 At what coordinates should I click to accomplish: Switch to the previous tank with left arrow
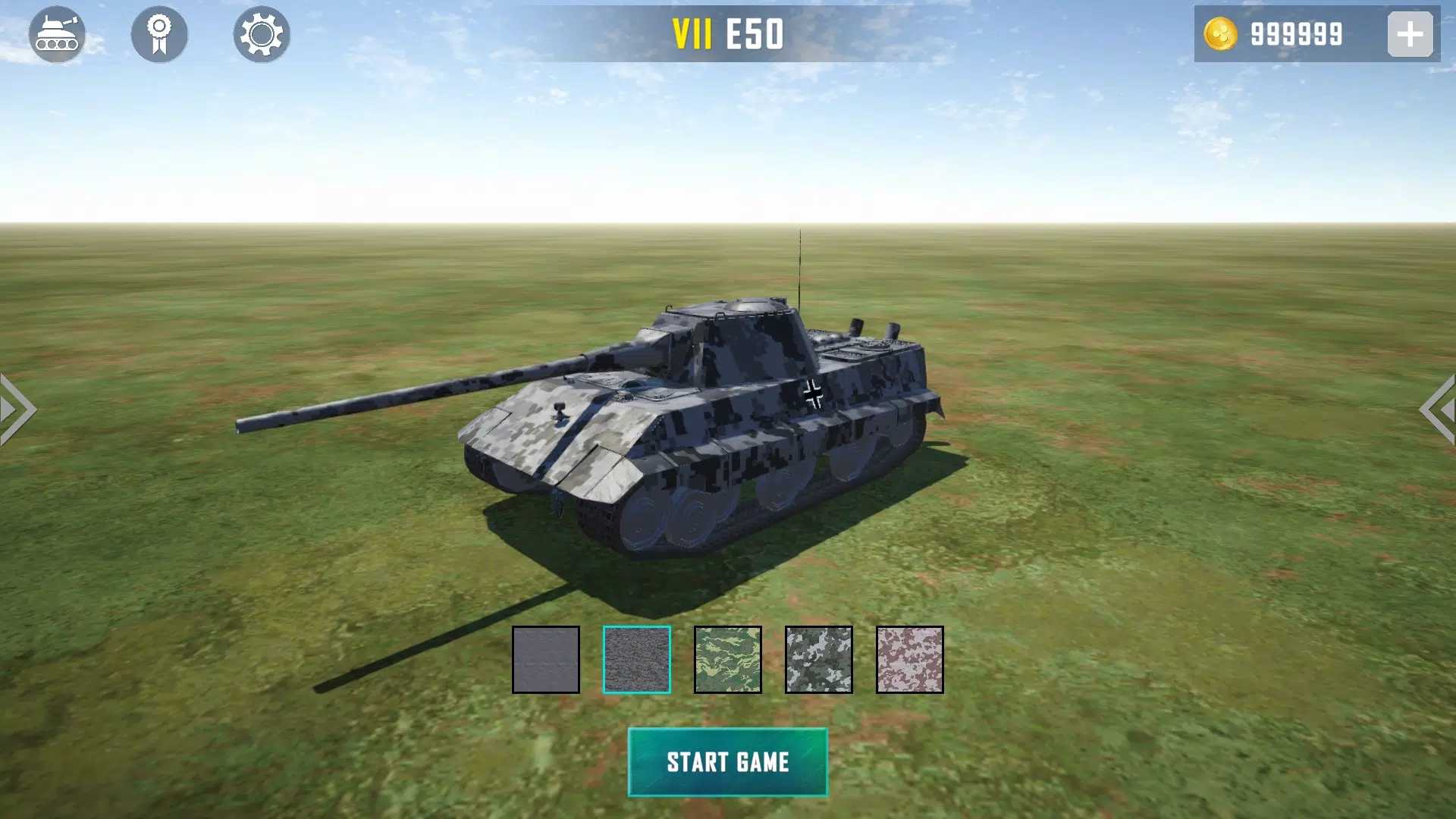pyautogui.click(x=17, y=409)
